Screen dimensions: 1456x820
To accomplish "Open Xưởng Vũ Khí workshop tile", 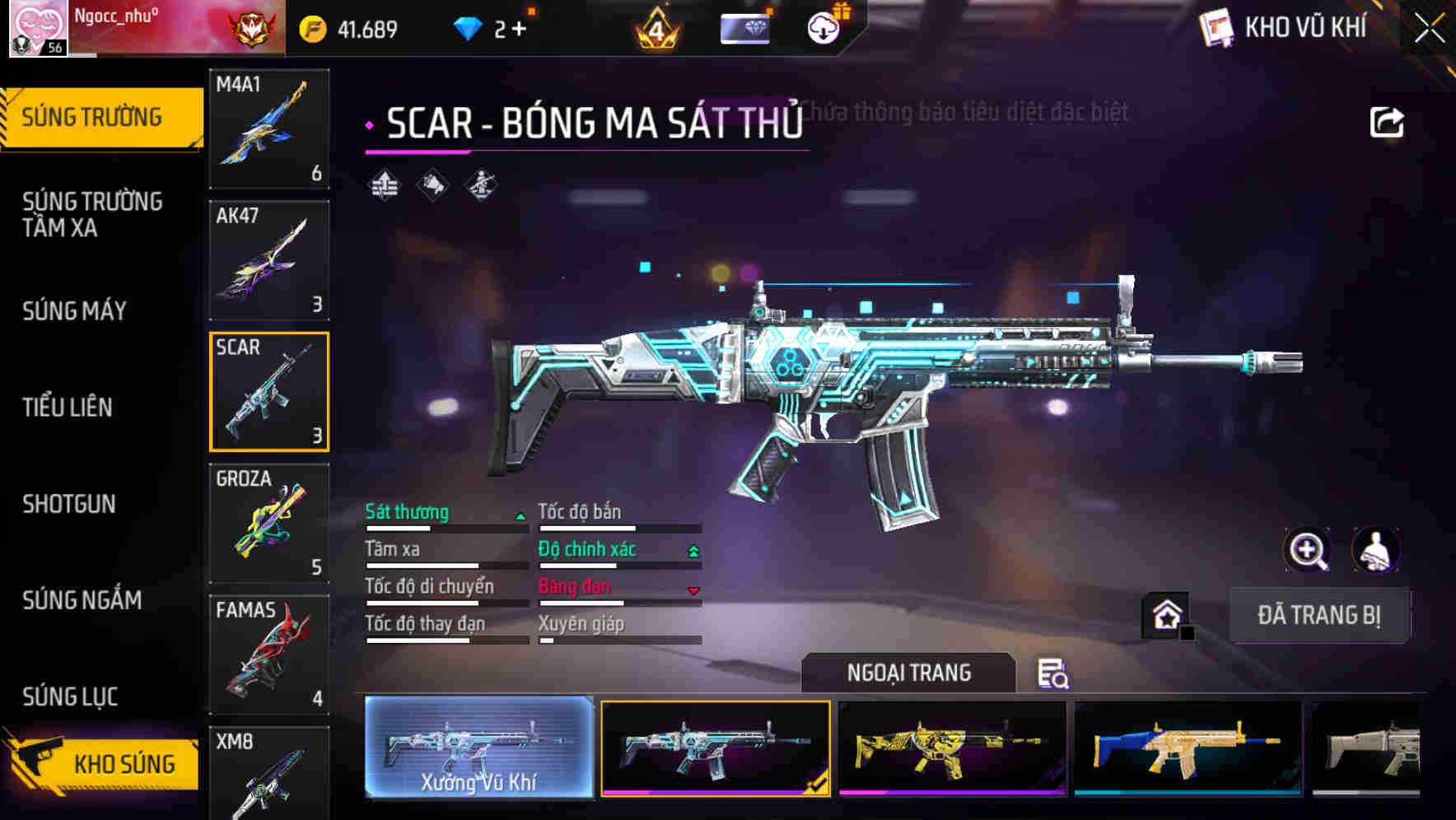I will [x=479, y=748].
